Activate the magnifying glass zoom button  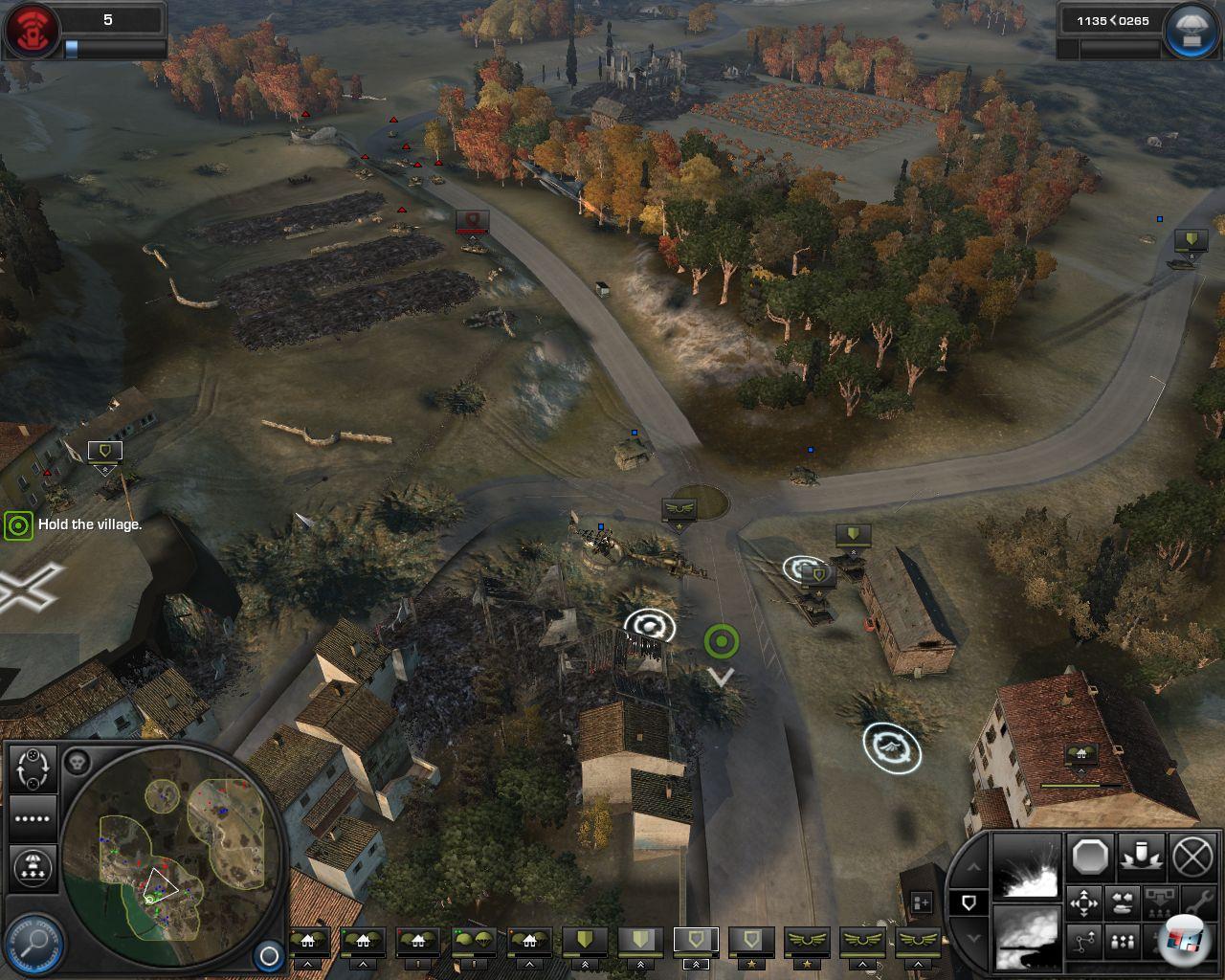tap(34, 943)
